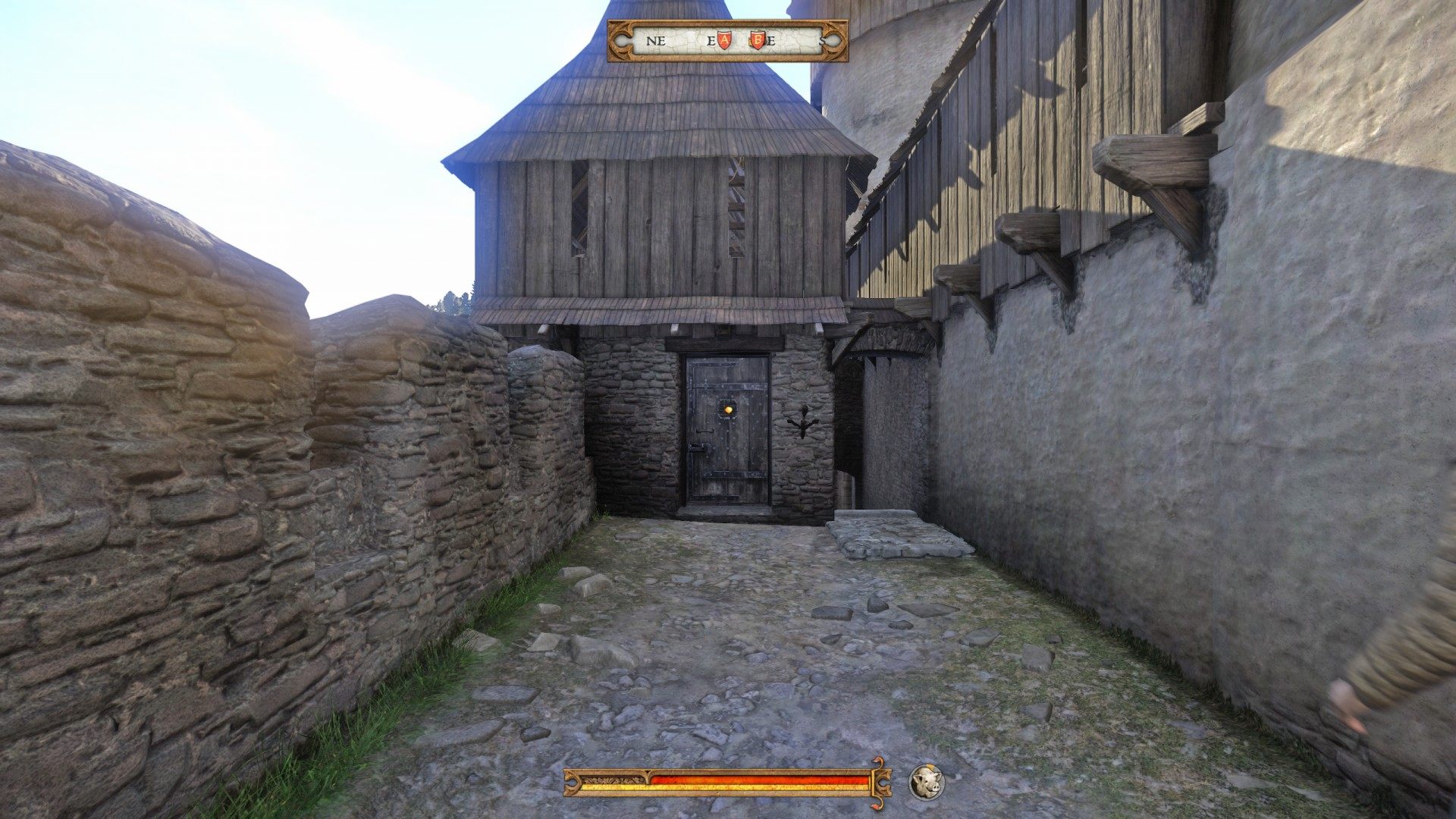This screenshot has height=819, width=1456.
Task: Click the shield A badge in the HUD strip
Action: (725, 39)
